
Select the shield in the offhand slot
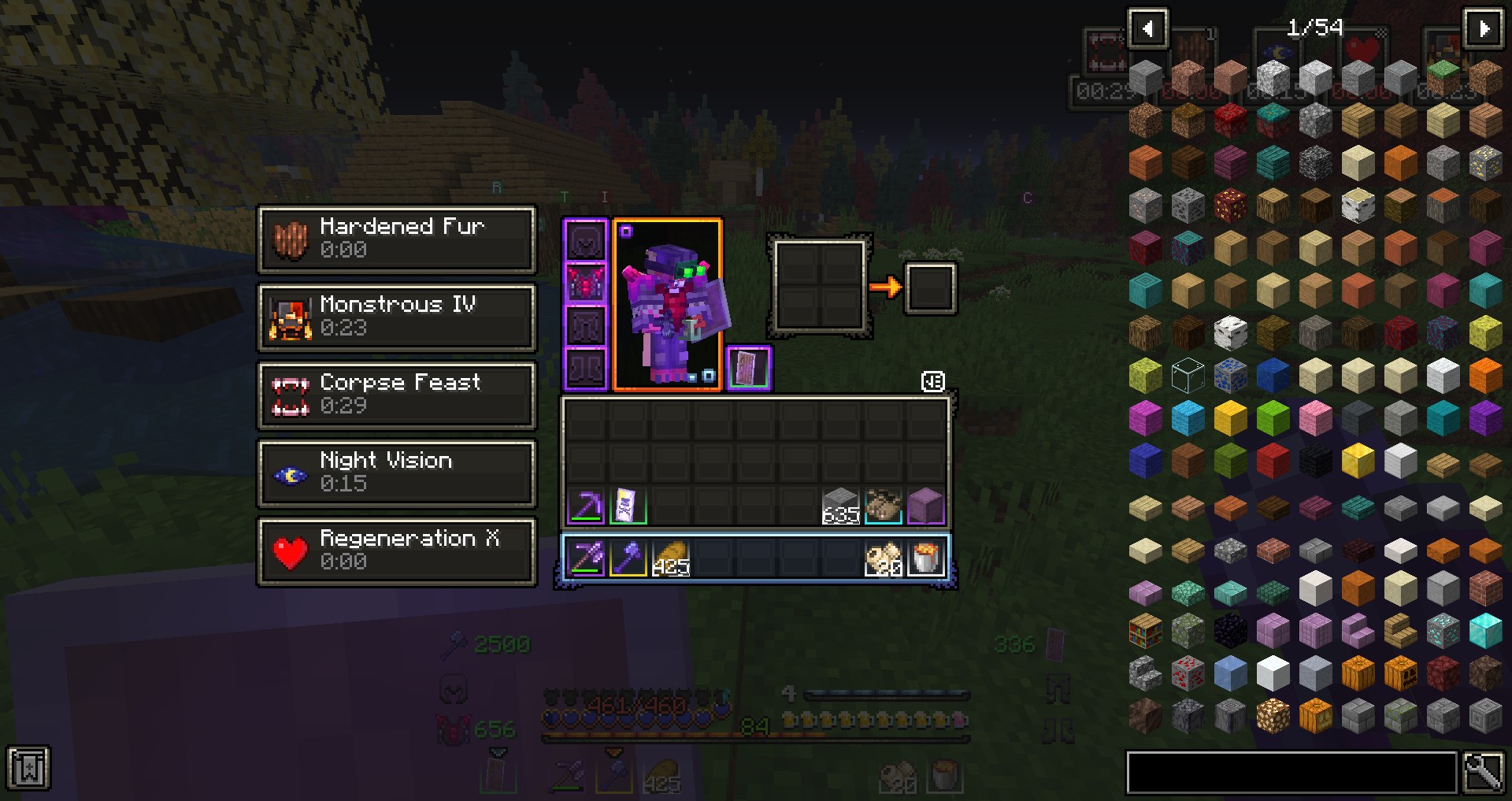click(x=748, y=368)
